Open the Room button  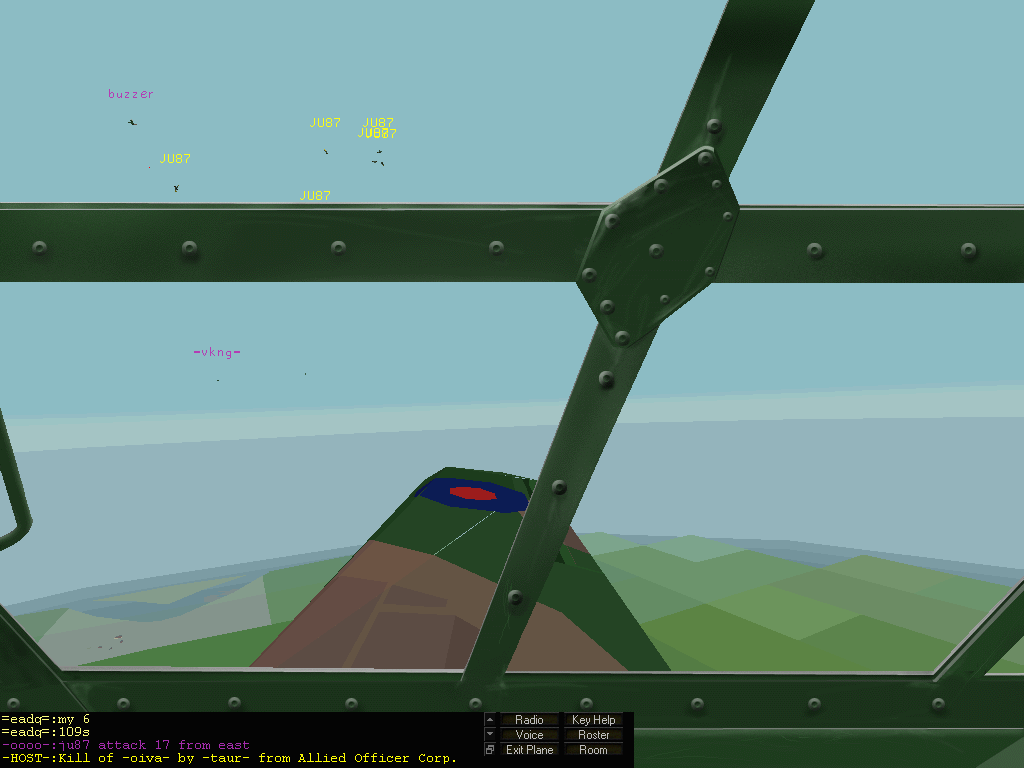point(593,750)
